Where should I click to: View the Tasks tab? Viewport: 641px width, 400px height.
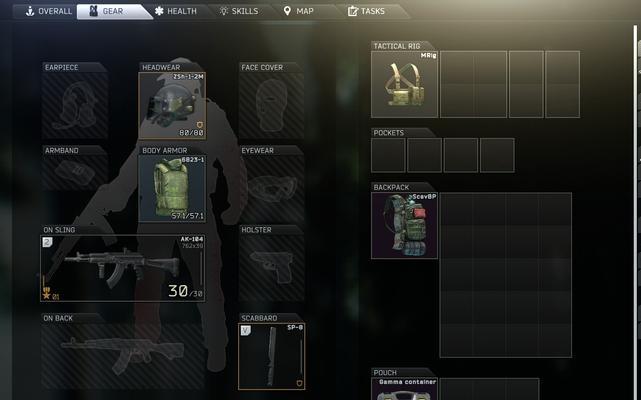click(x=366, y=11)
